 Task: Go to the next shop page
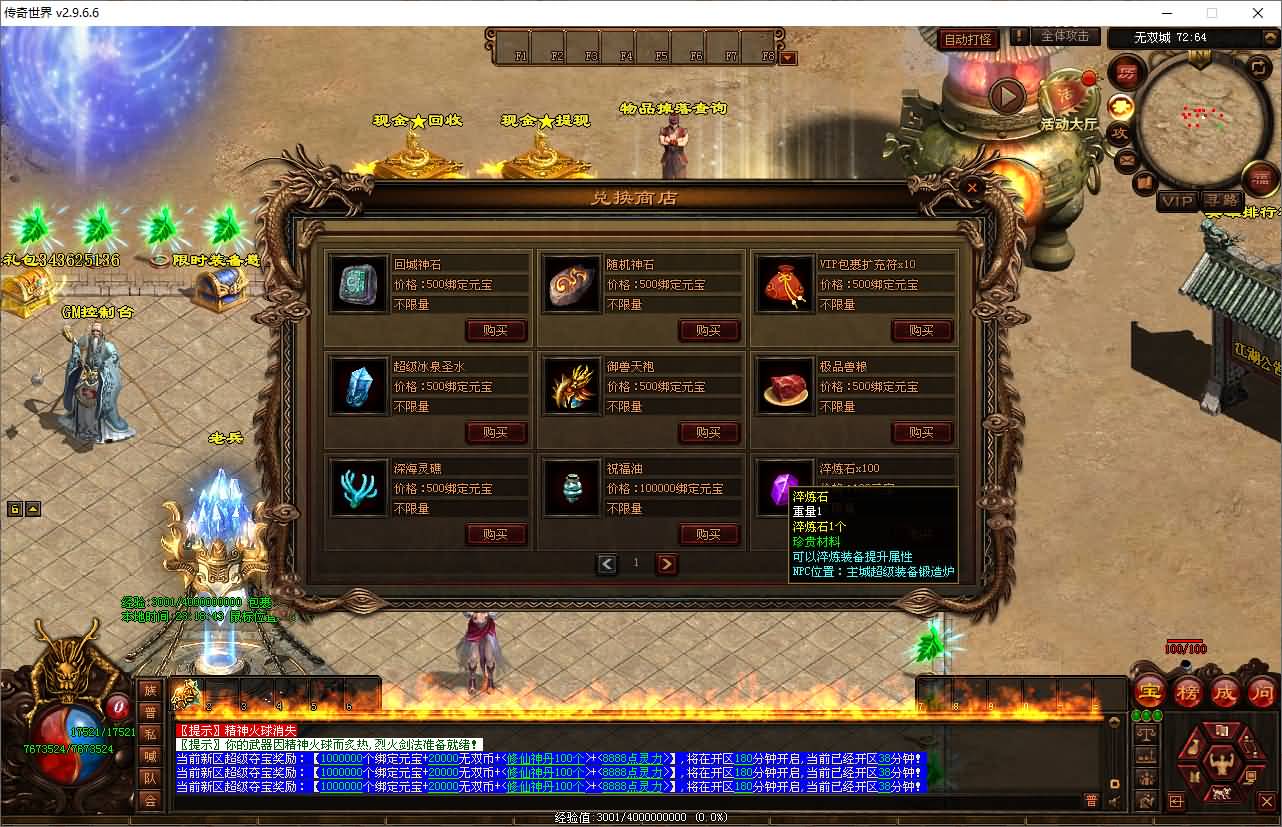[x=666, y=564]
